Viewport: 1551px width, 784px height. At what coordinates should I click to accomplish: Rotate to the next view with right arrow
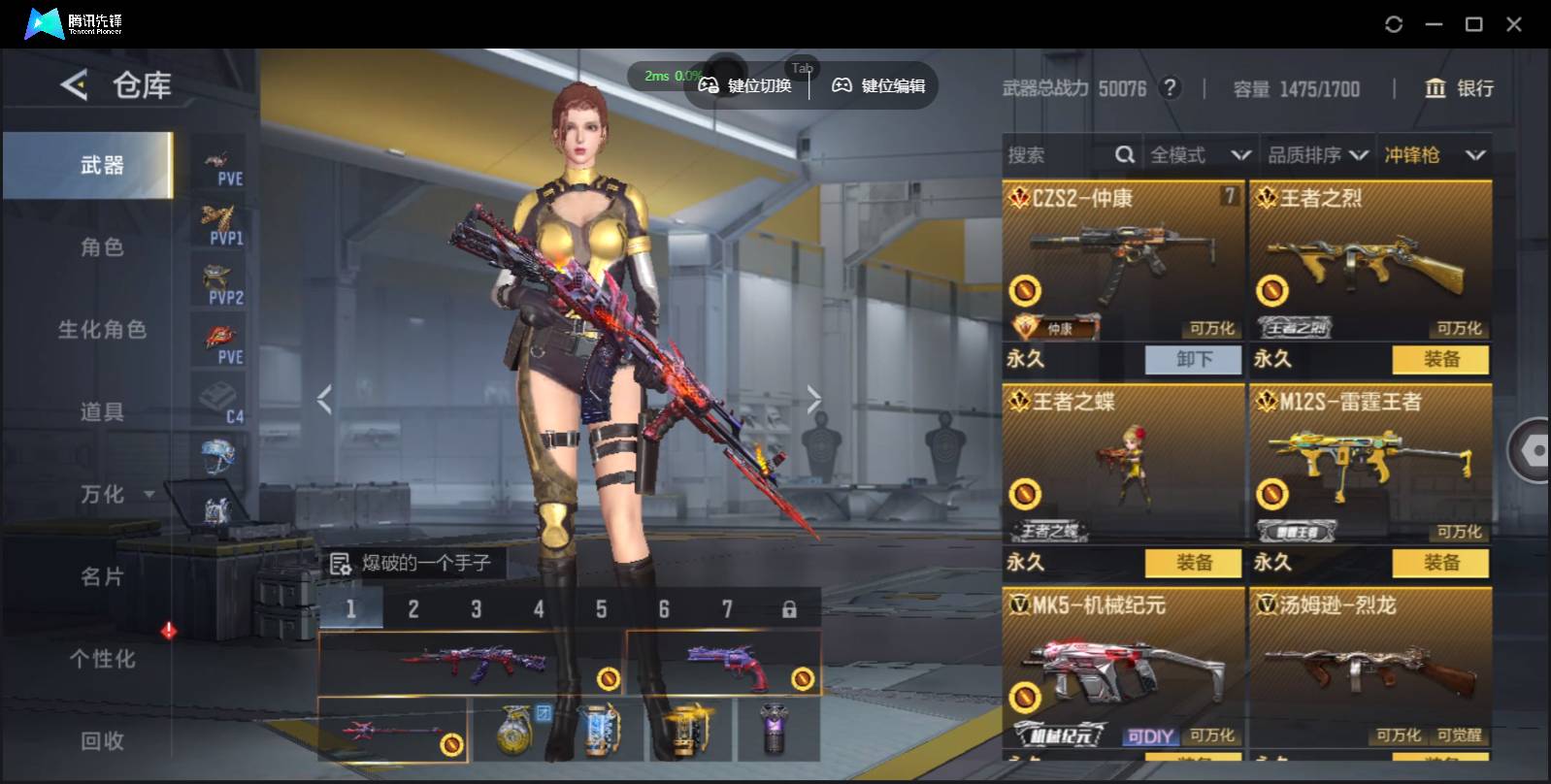[x=813, y=399]
